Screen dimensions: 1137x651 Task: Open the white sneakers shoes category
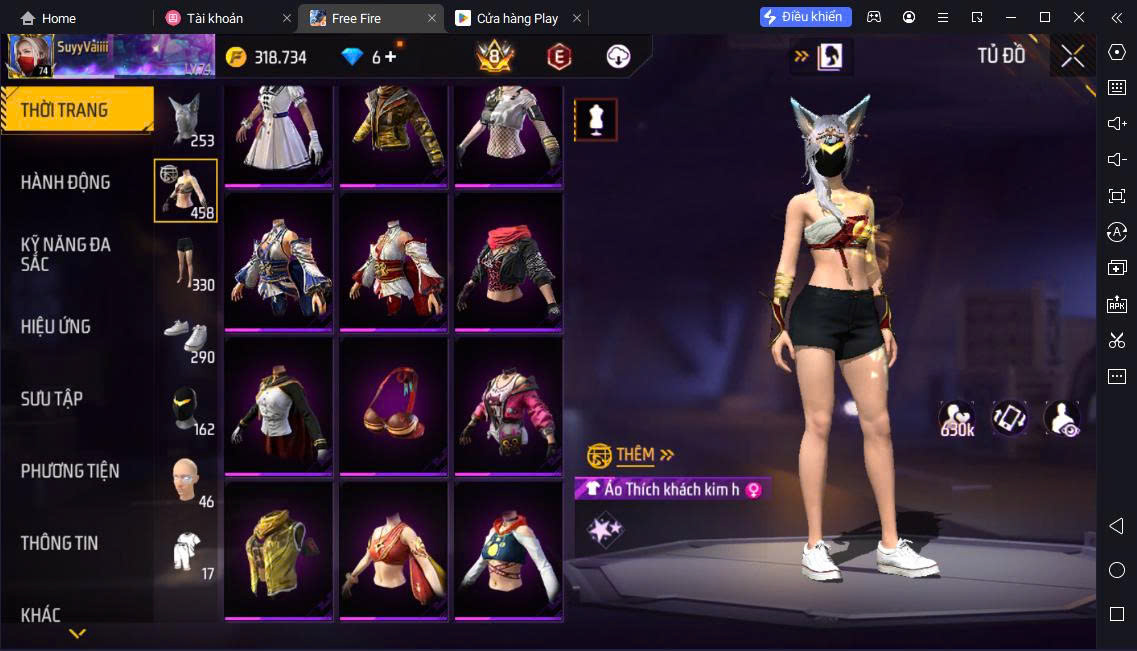click(185, 337)
